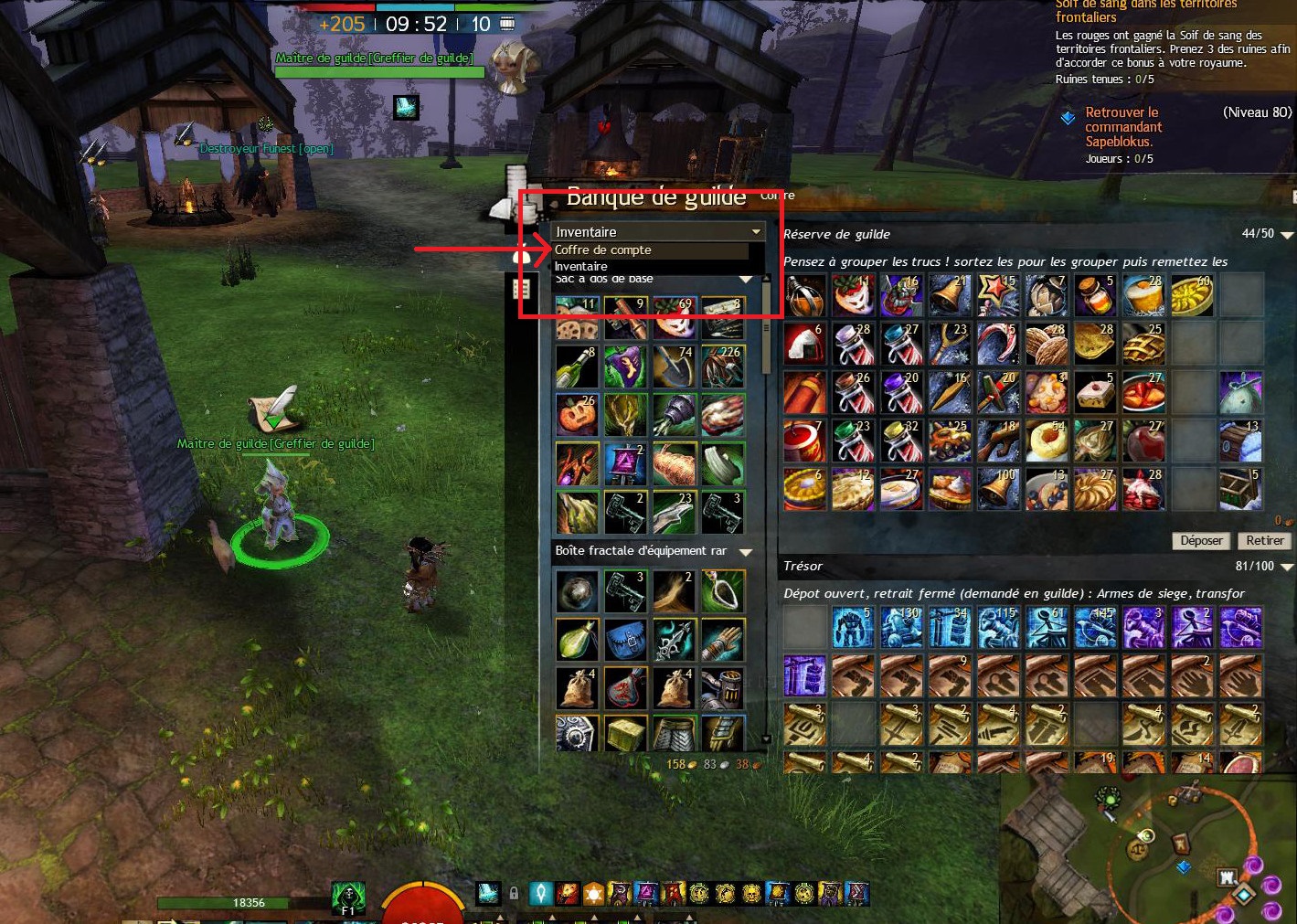The image size is (1297, 924).
Task: Select the bell stack of 100
Action: [x=998, y=488]
